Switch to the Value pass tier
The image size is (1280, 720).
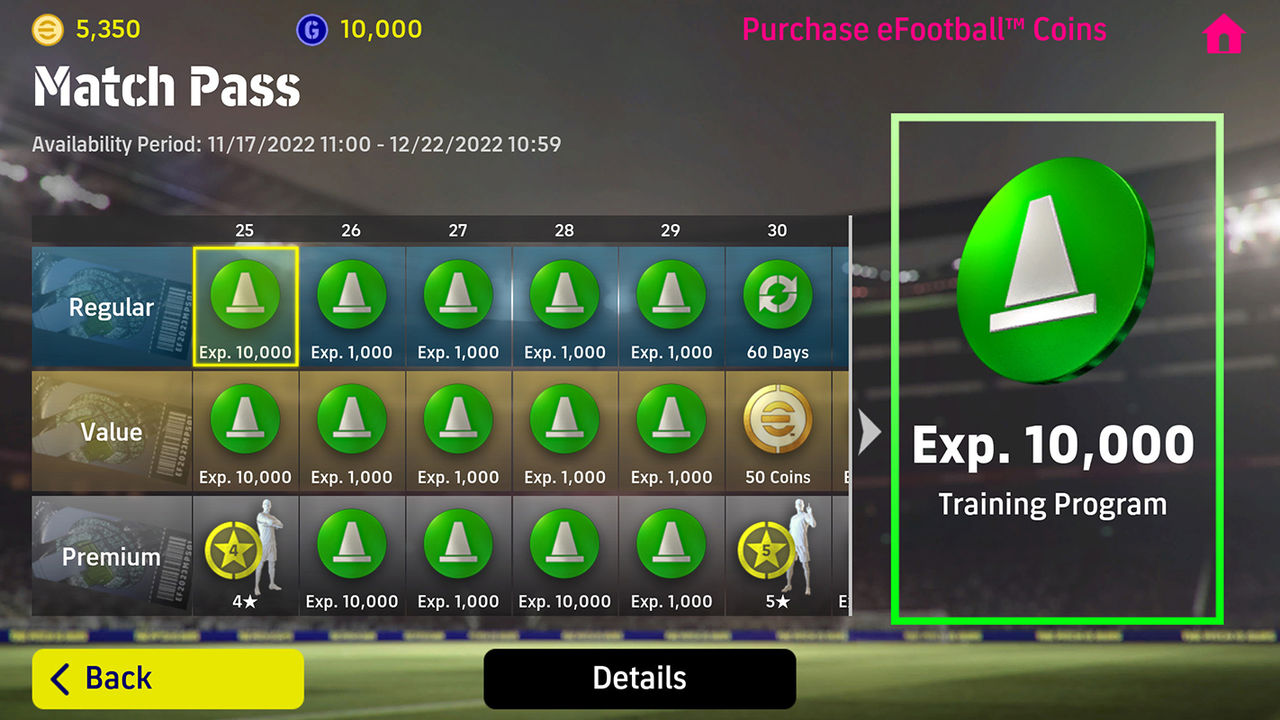click(110, 431)
